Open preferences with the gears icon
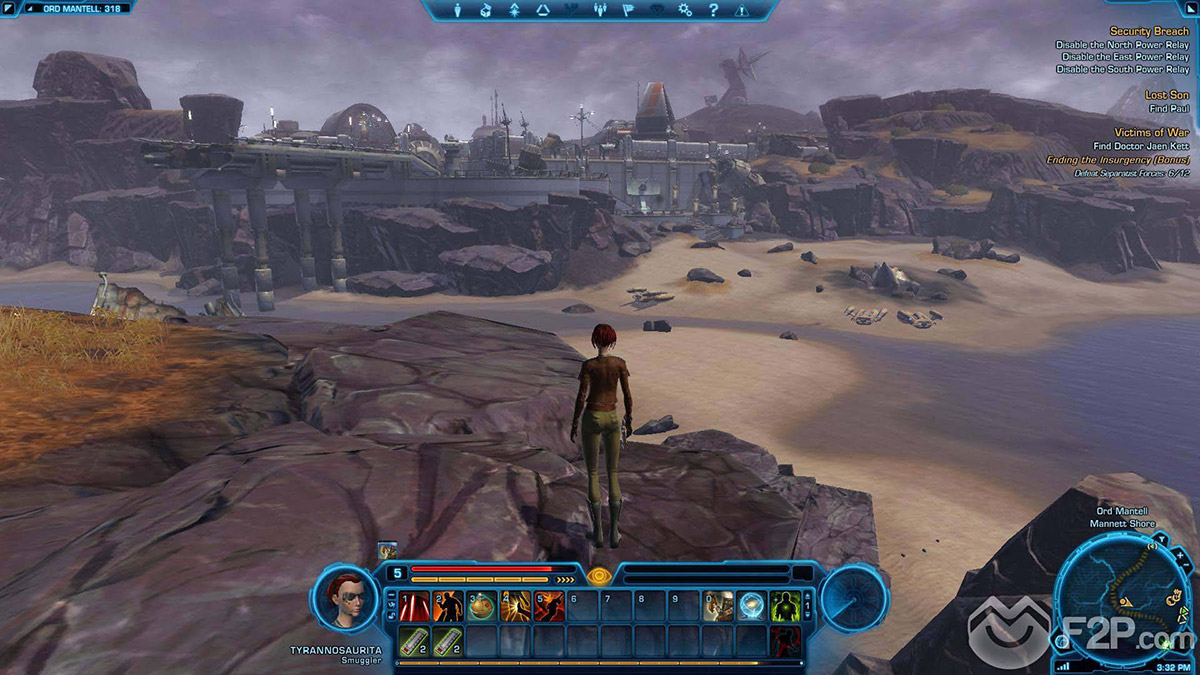 685,10
